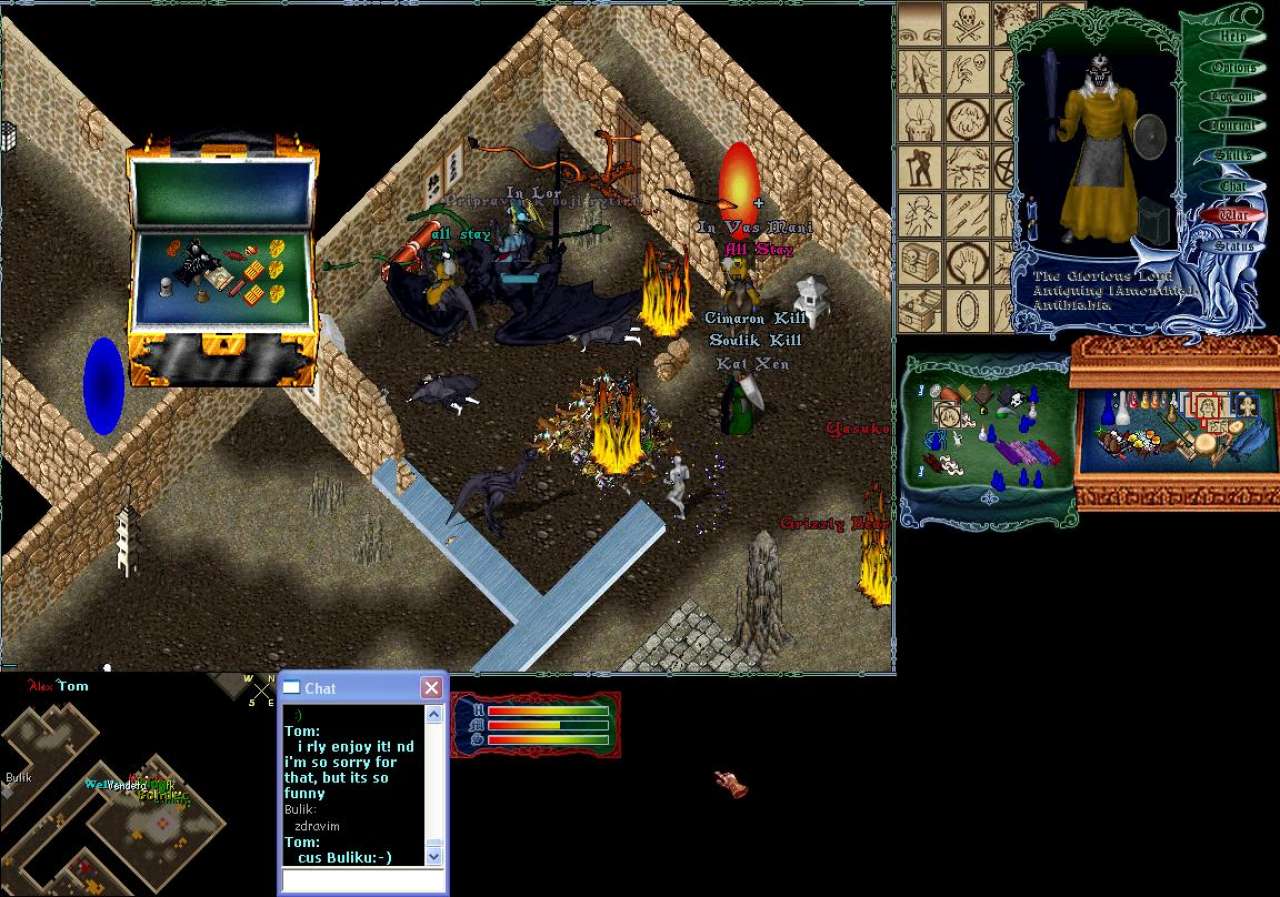Click the chat scrollbar down arrow
This screenshot has width=1280, height=897.
(x=434, y=856)
